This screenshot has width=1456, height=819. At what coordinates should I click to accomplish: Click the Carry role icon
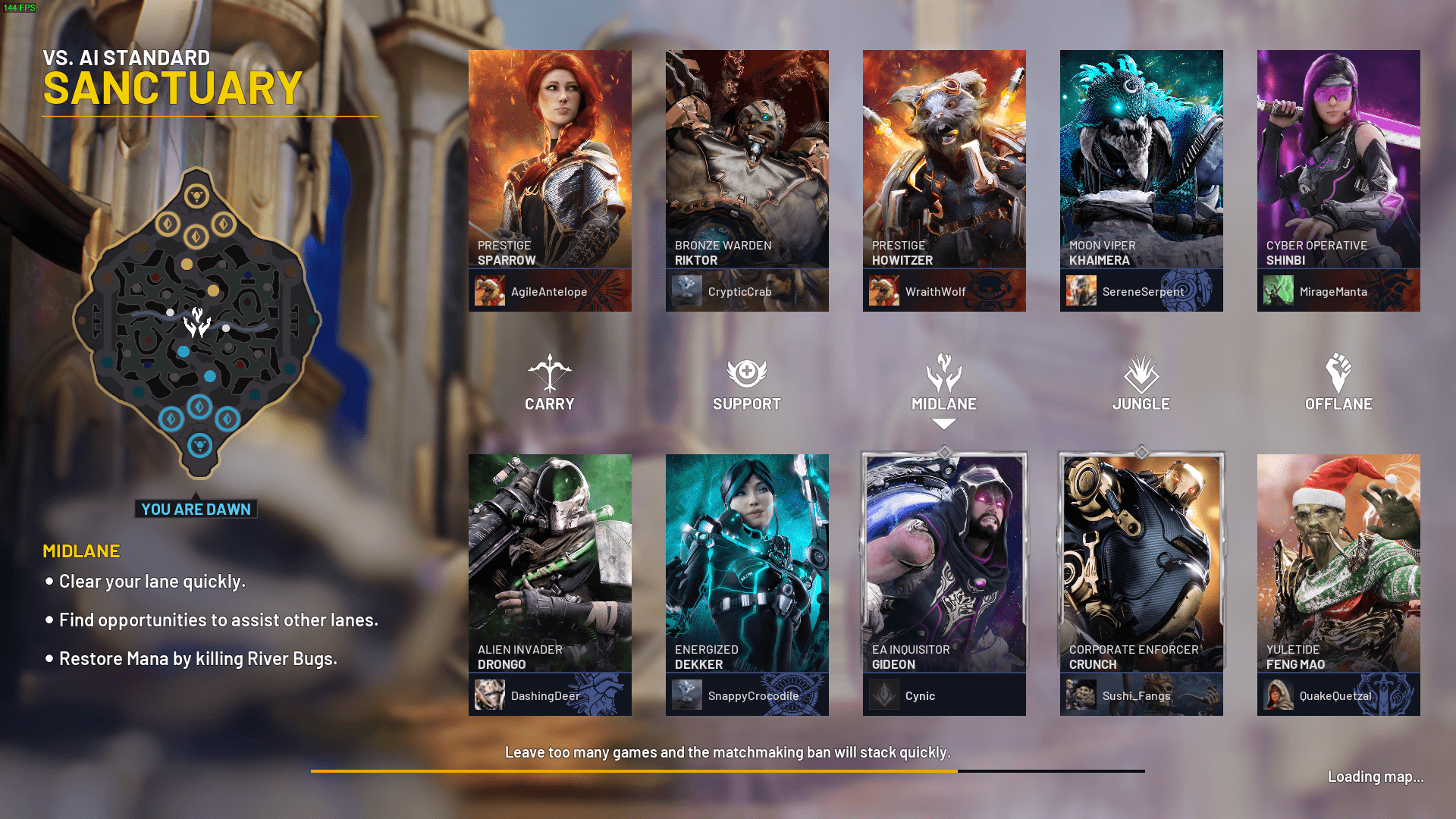(x=550, y=372)
